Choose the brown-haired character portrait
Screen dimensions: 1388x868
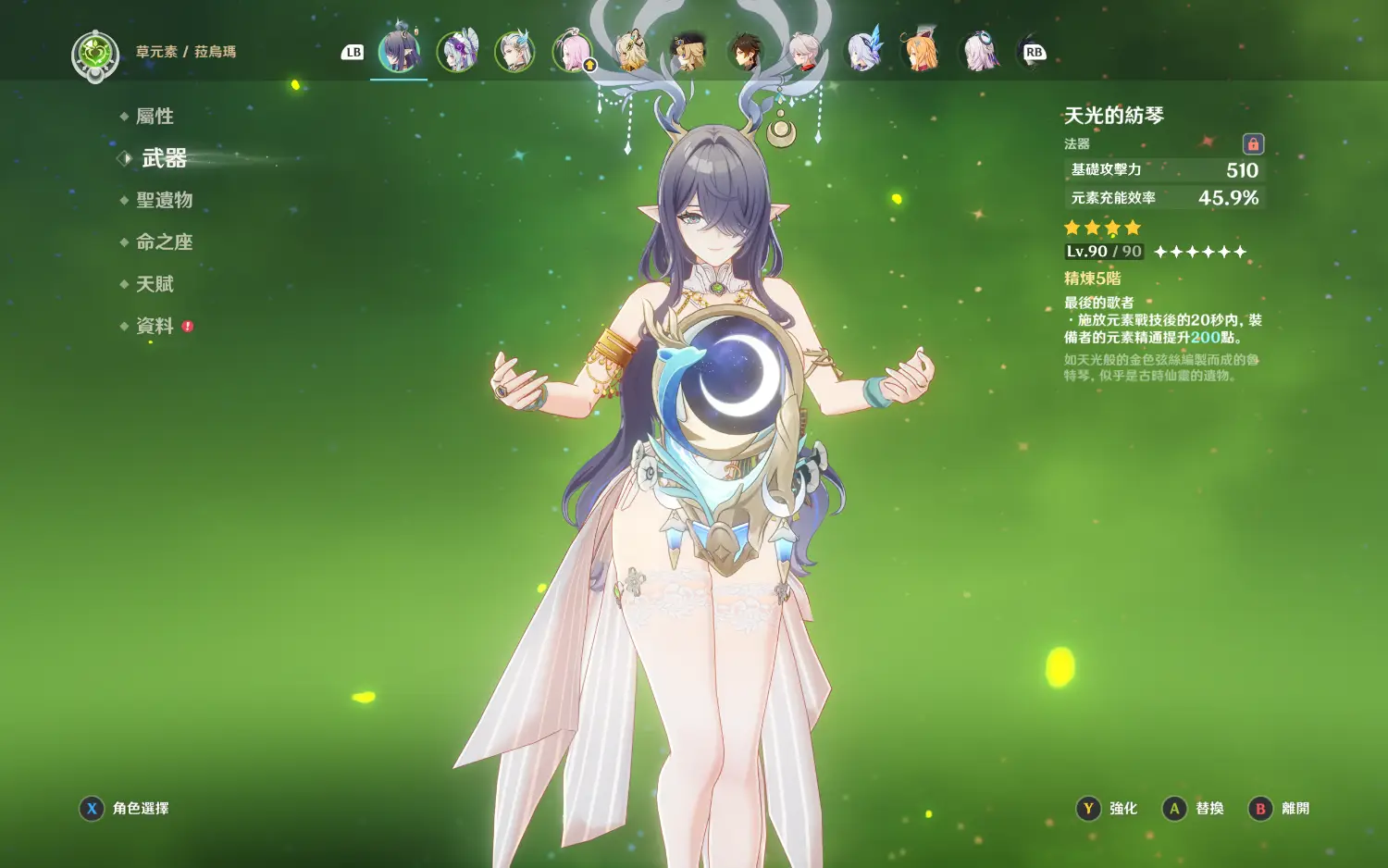click(746, 52)
